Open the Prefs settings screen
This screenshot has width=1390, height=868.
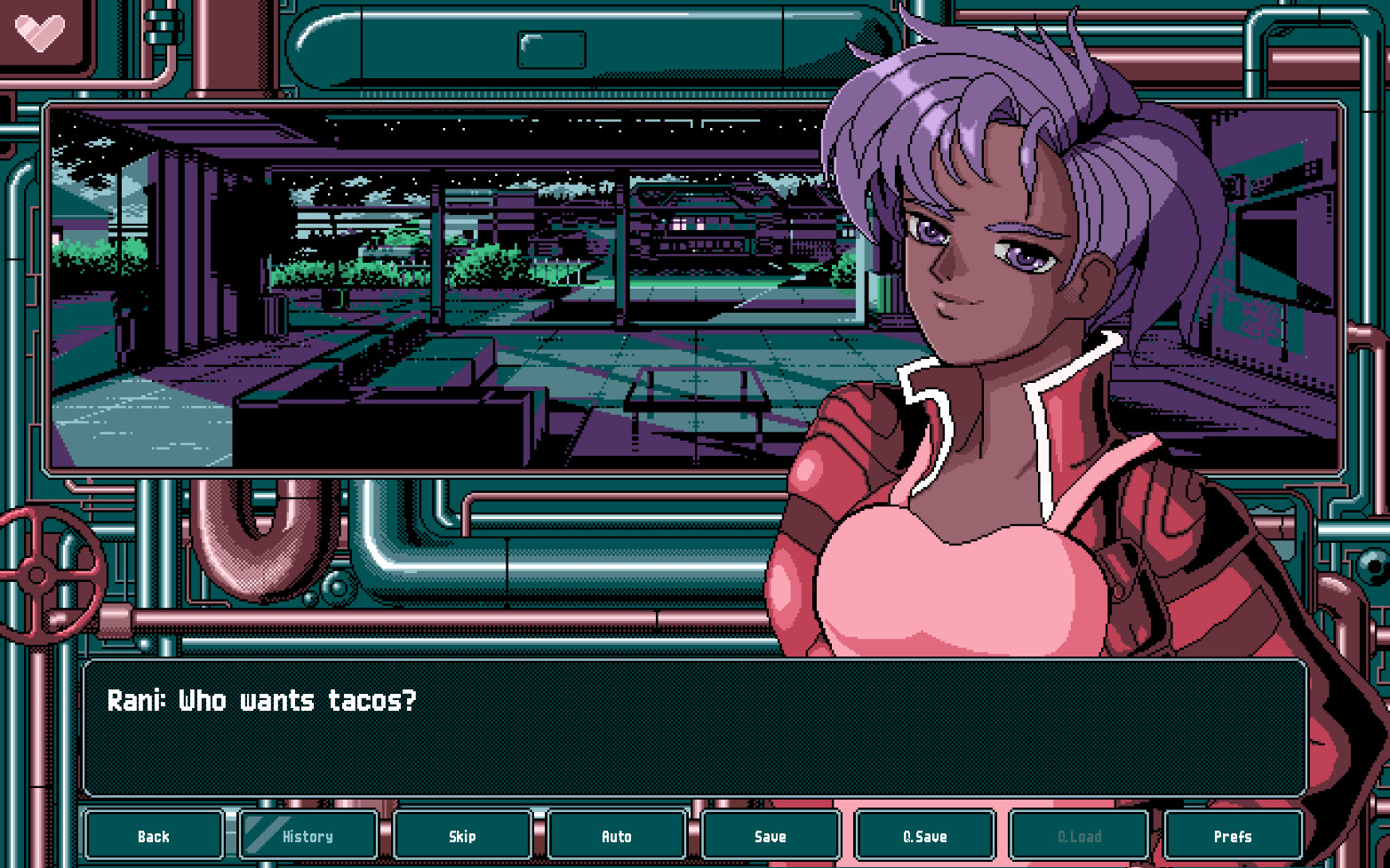coord(1232,835)
